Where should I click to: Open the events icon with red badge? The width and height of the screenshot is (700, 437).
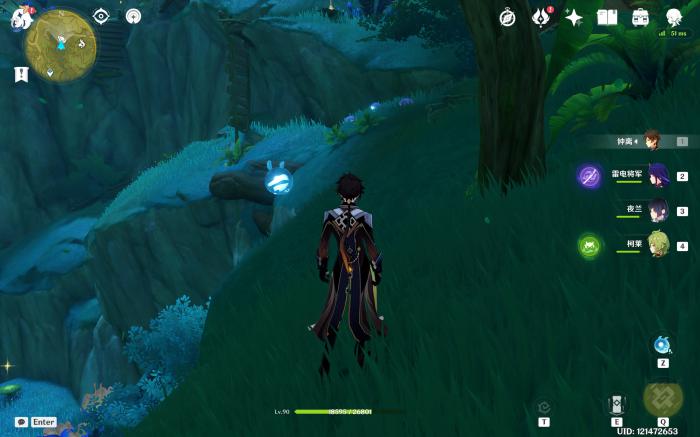541,18
